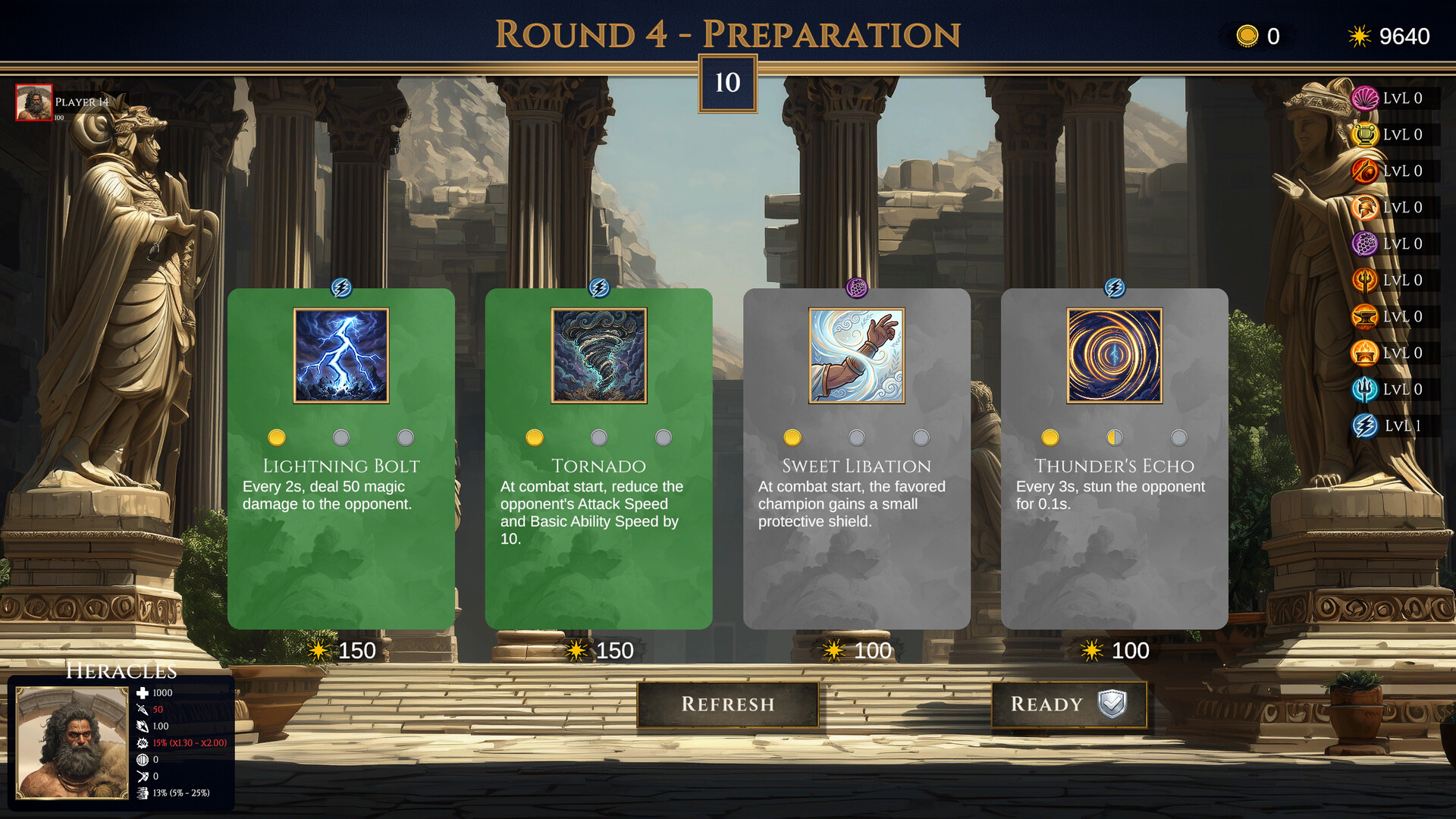Click the Refresh button to reroll cards
The image size is (1456, 819).
(727, 704)
